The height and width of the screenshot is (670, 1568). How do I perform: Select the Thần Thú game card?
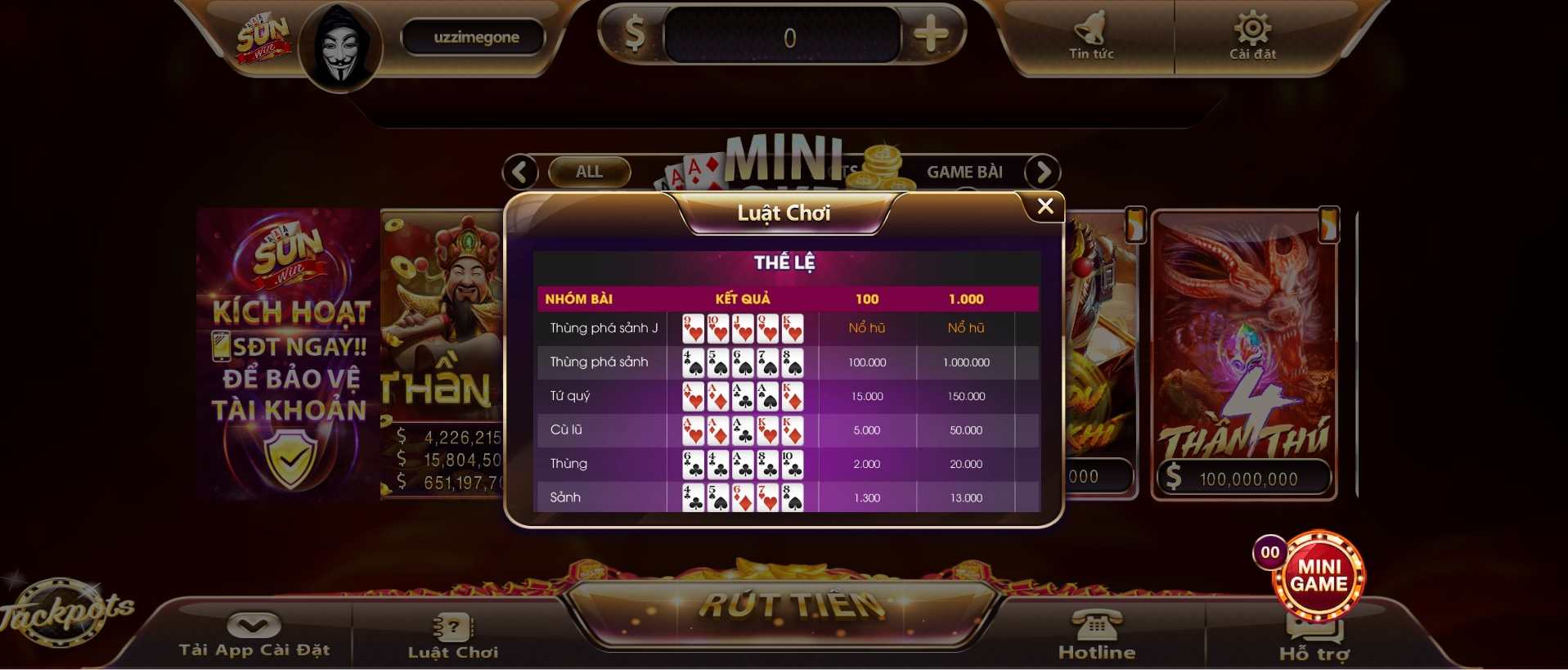[x=1243, y=360]
